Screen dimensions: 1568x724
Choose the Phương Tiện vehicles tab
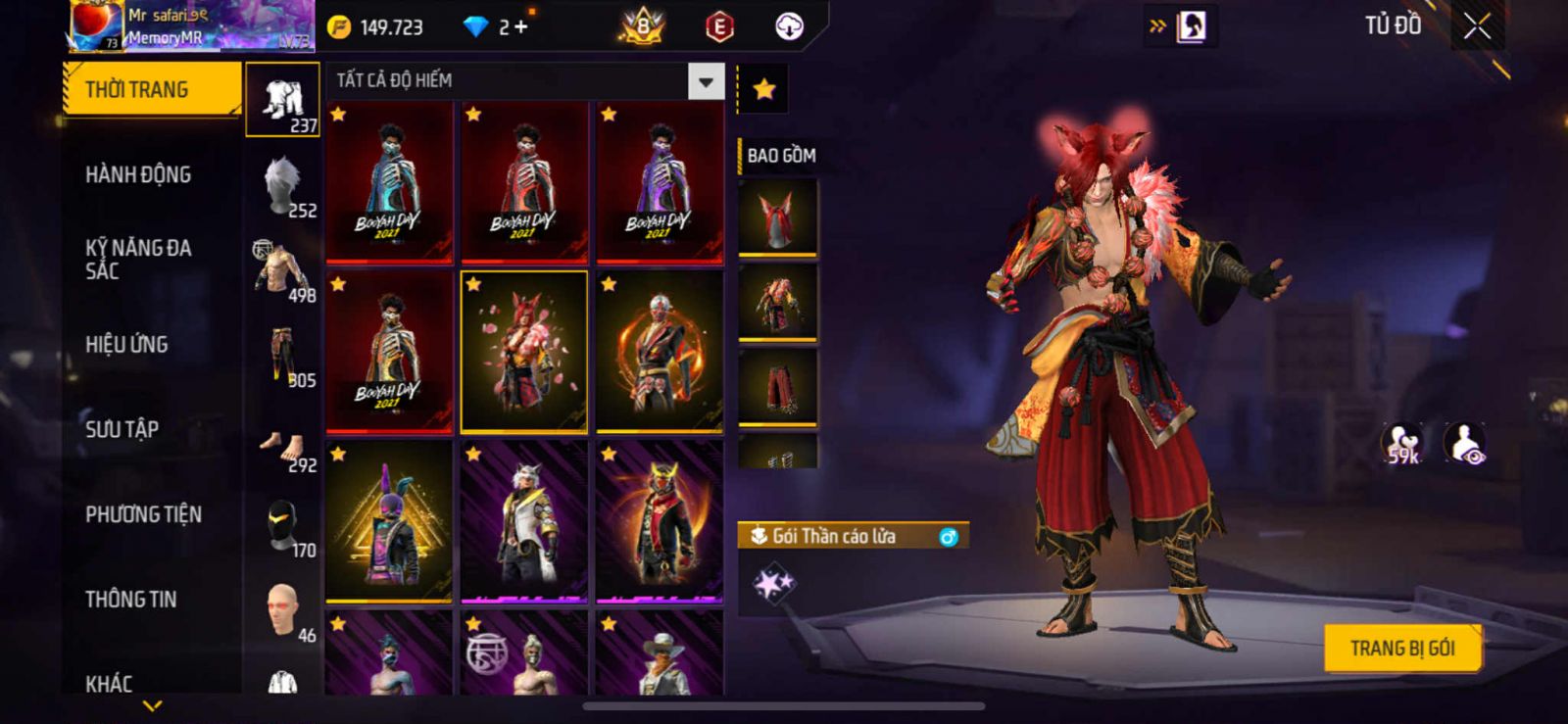(143, 514)
